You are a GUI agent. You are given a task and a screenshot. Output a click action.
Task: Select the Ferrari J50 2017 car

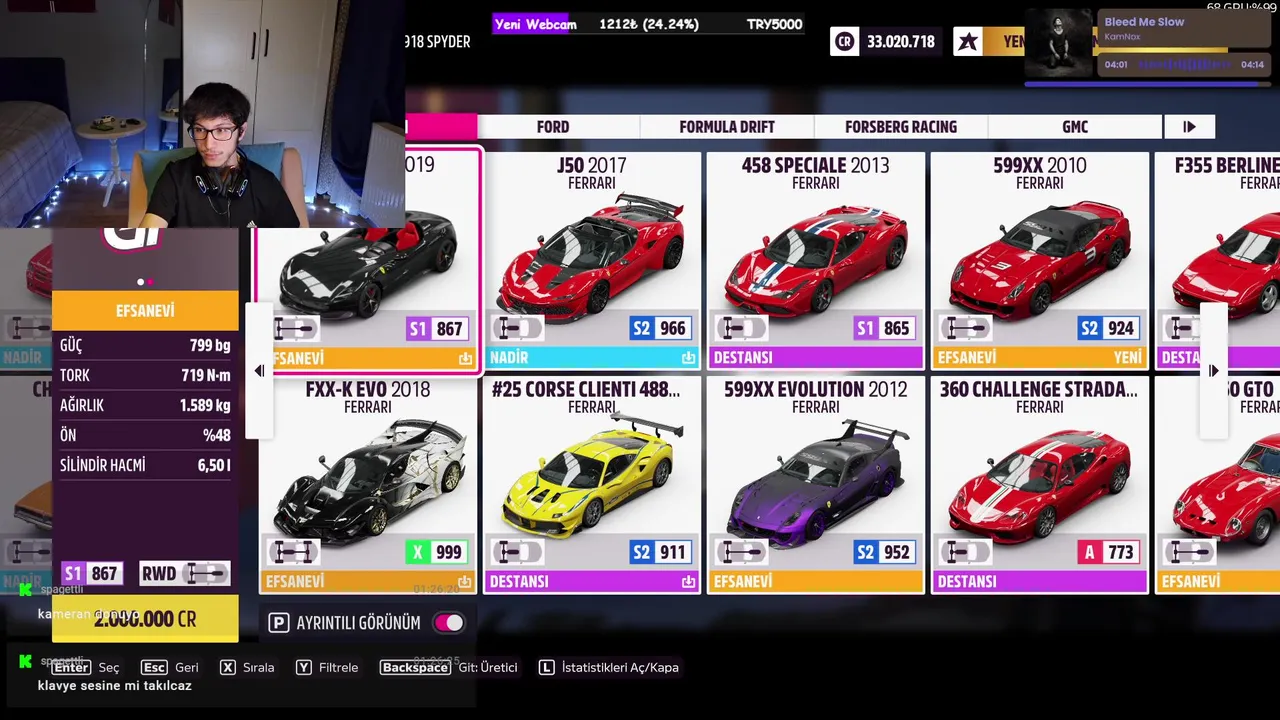(x=592, y=260)
